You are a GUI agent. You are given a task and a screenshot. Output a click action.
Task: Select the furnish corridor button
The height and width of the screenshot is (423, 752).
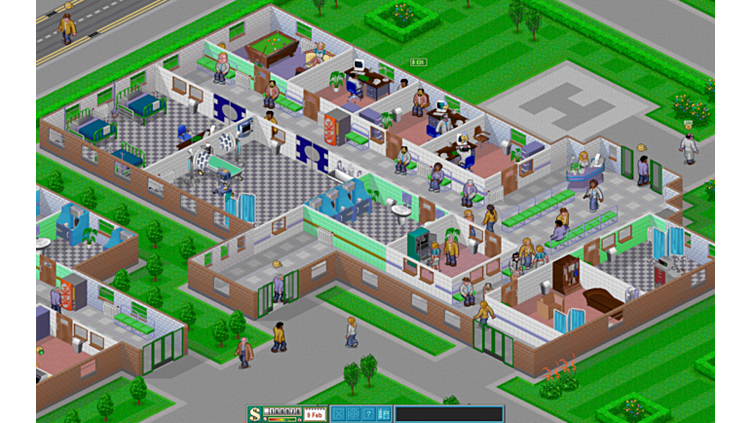click(353, 413)
